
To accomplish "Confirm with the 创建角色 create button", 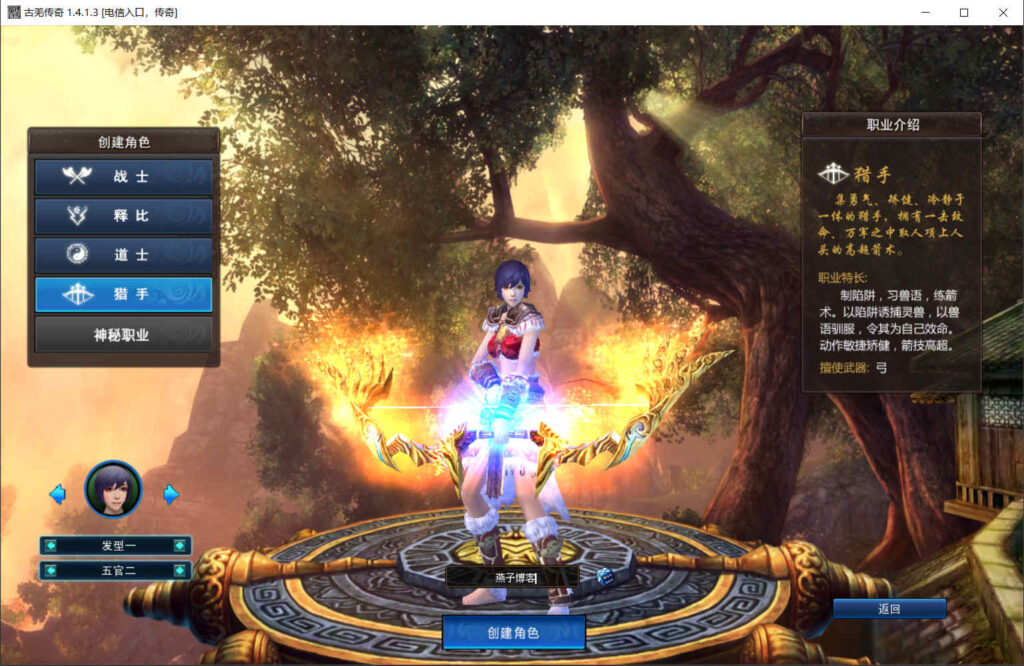I will [x=513, y=633].
